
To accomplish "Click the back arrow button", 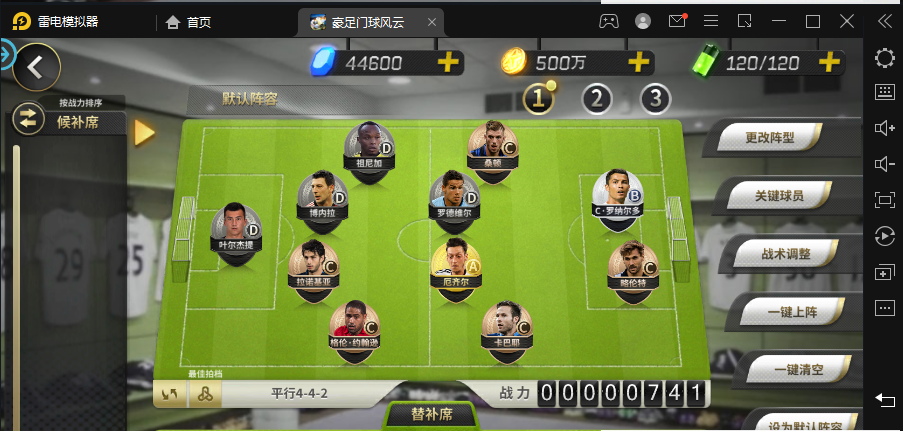I will [x=35, y=67].
